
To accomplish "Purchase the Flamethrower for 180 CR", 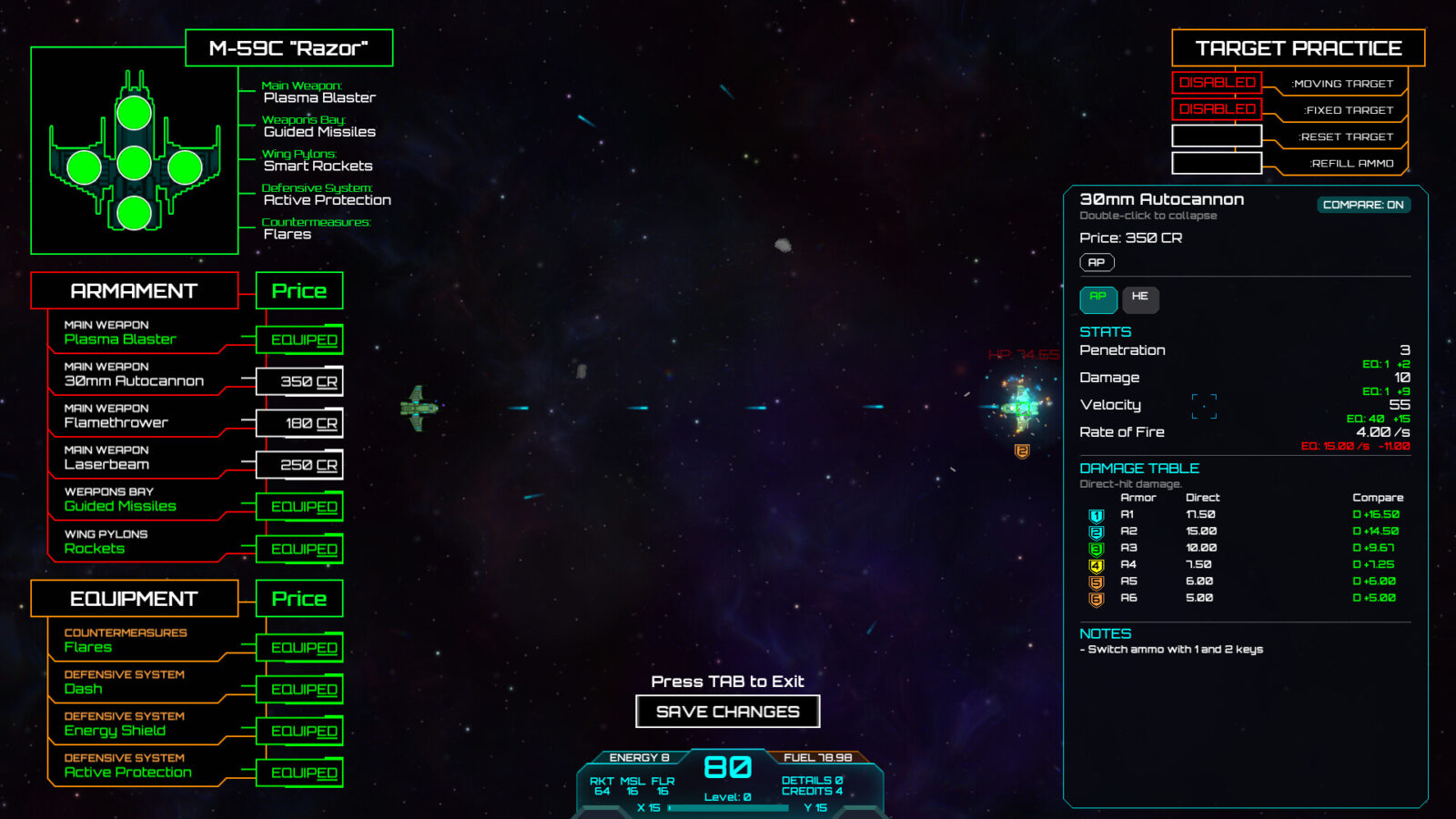I will coord(299,424).
